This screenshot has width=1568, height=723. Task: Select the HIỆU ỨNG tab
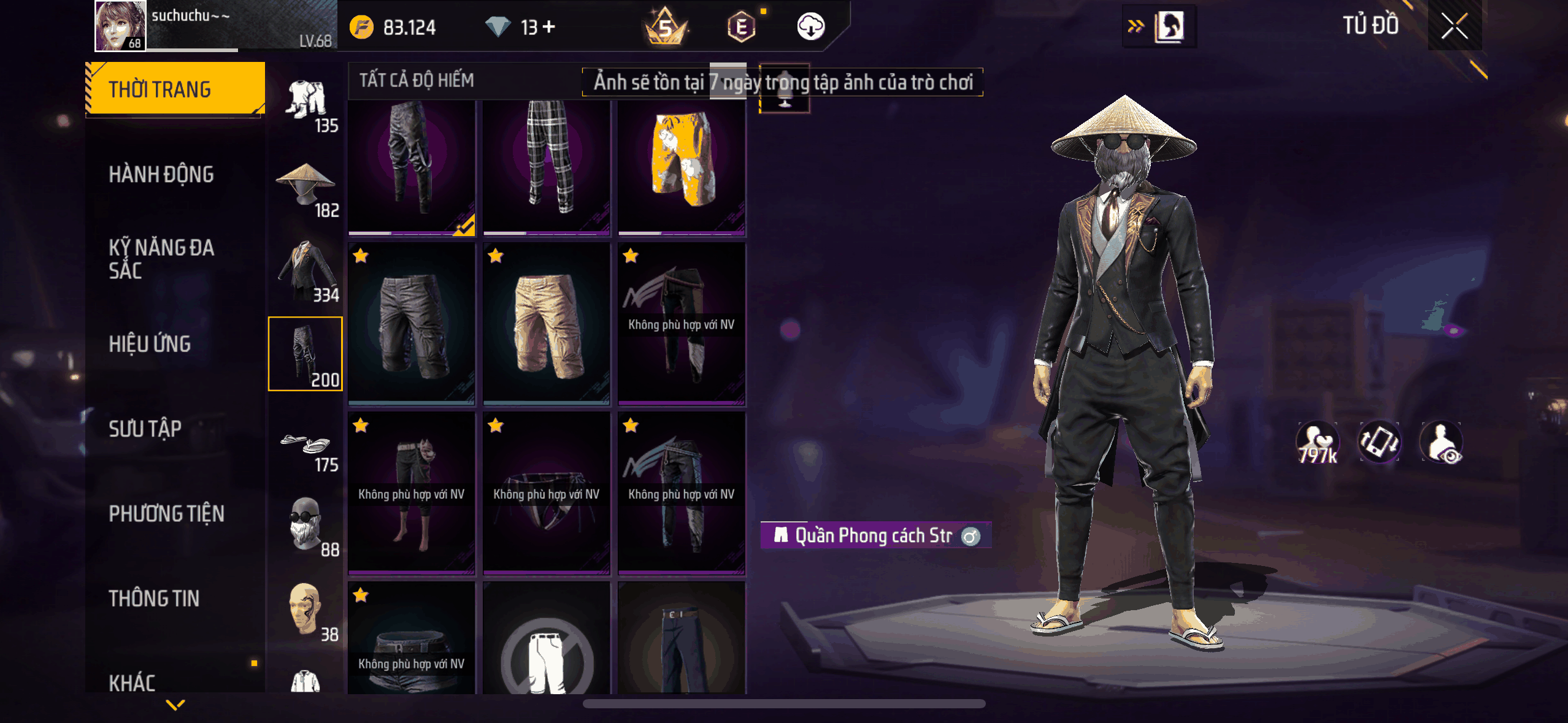(x=150, y=344)
